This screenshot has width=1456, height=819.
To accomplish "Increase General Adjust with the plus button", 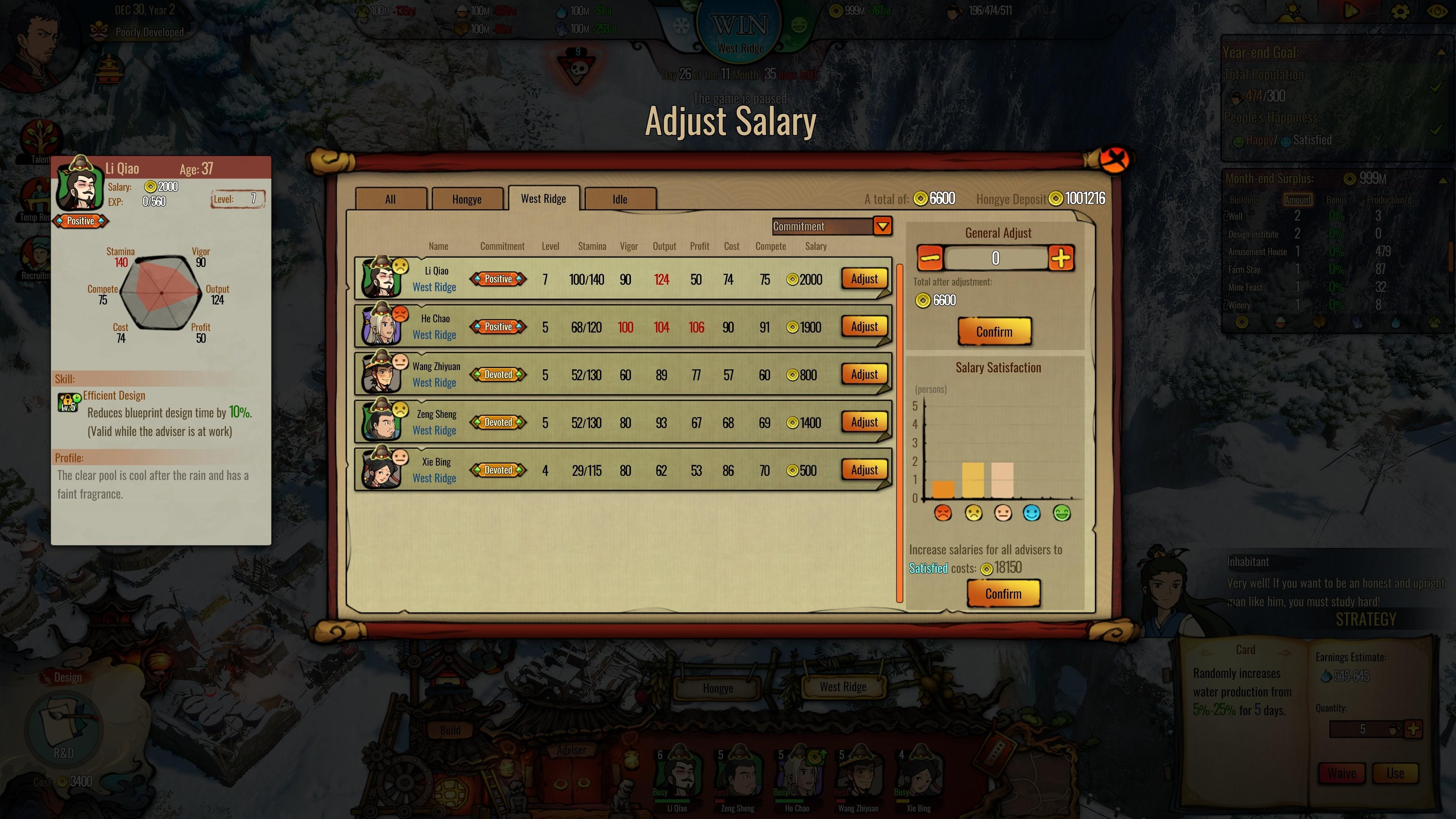I will click(1062, 259).
